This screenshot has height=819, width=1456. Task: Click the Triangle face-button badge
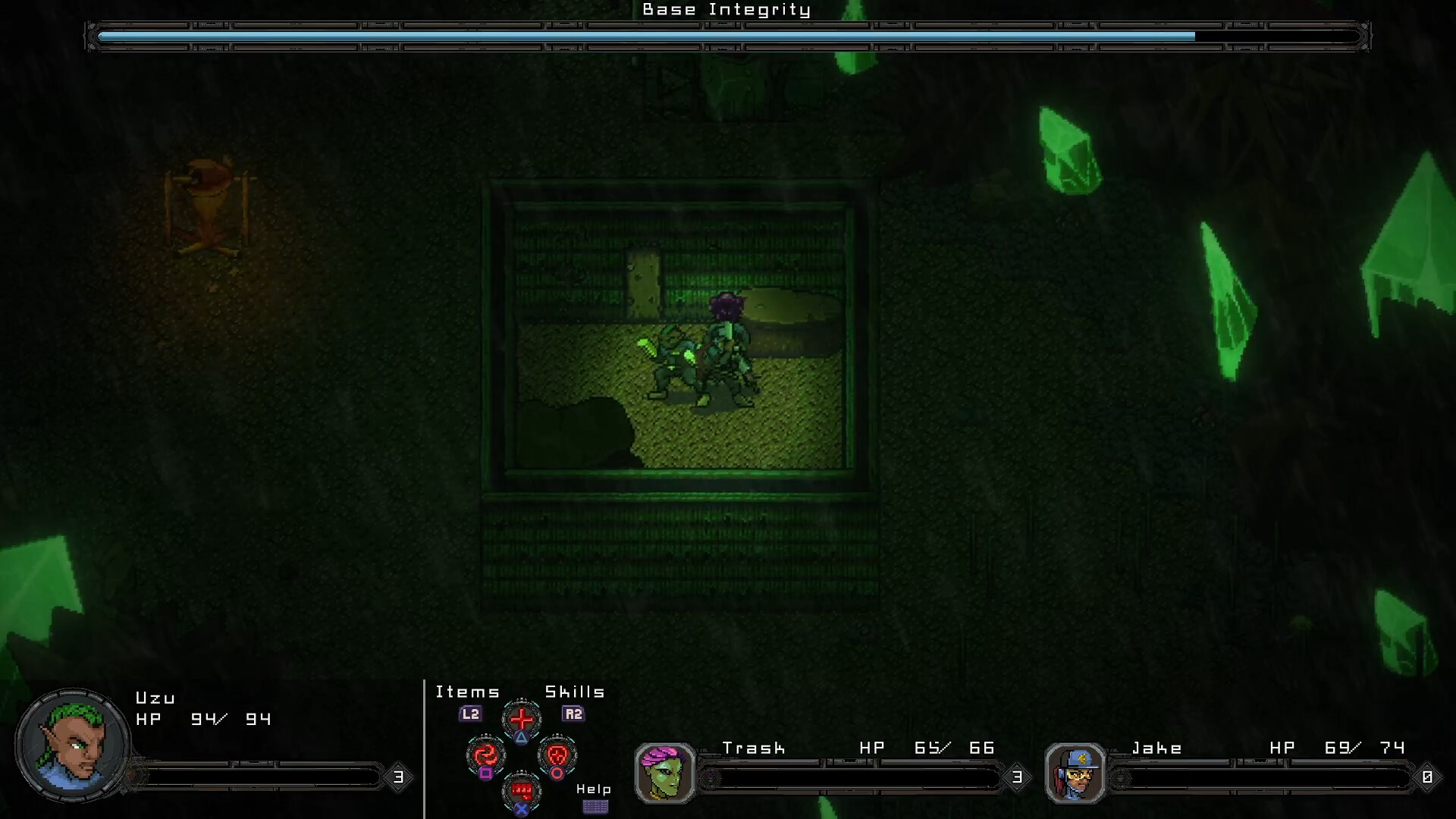[x=521, y=738]
